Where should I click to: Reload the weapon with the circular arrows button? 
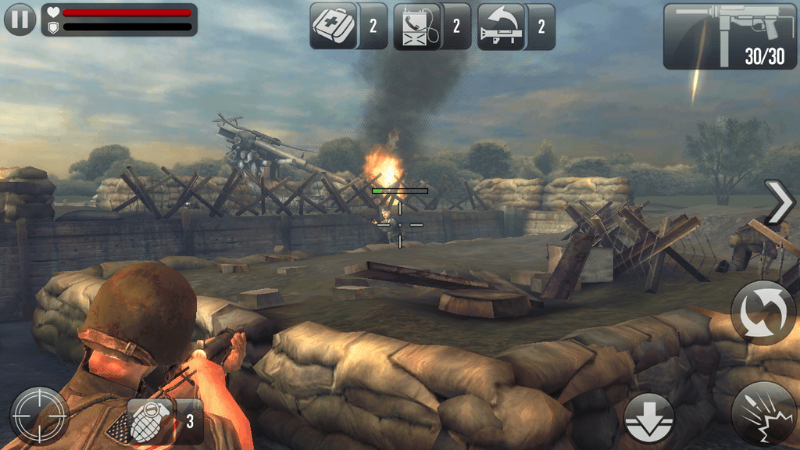tap(762, 311)
